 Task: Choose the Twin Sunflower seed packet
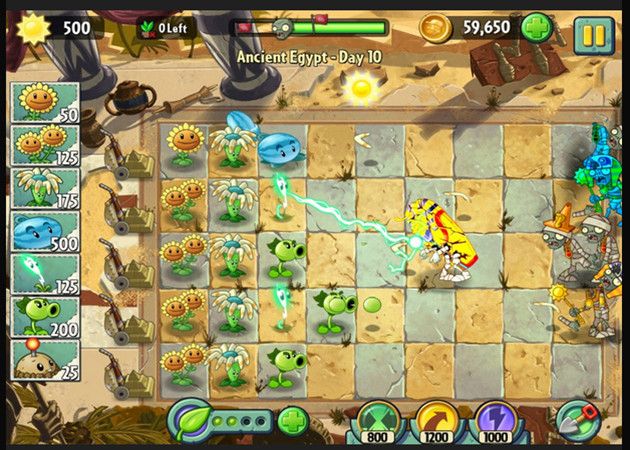pyautogui.click(x=44, y=145)
